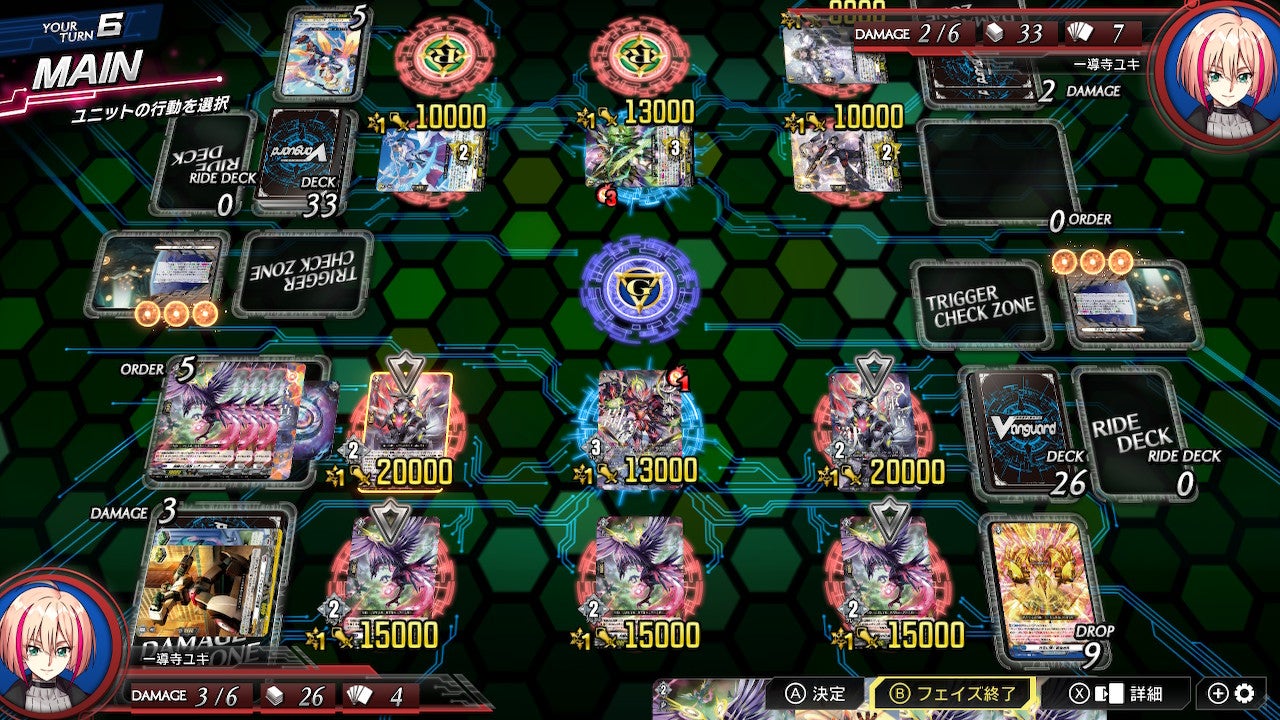Select your own empty ride deck
Screen dimensions: 1280x720
1133,432
